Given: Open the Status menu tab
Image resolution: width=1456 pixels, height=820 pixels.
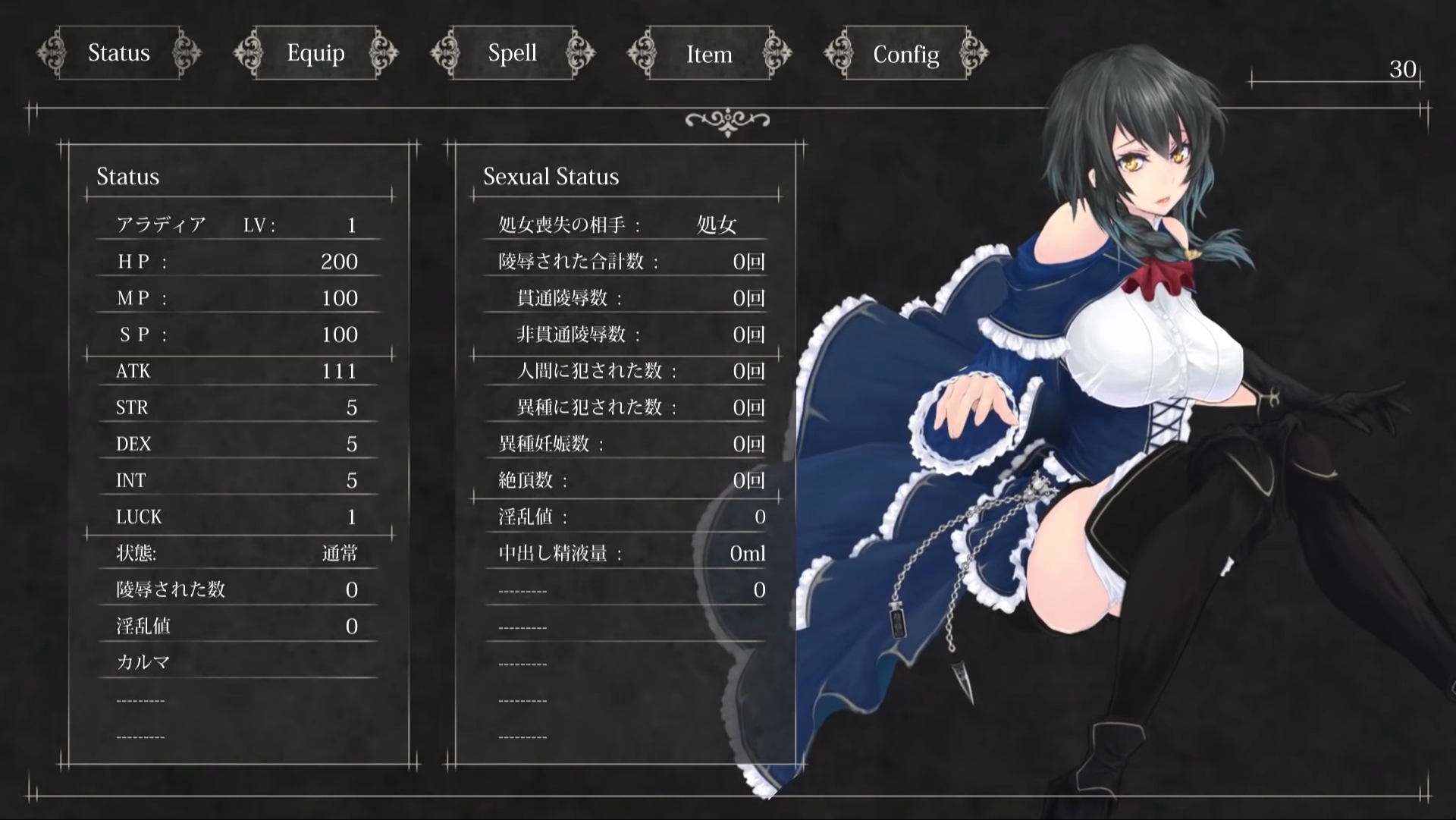Looking at the screenshot, I should point(118,53).
